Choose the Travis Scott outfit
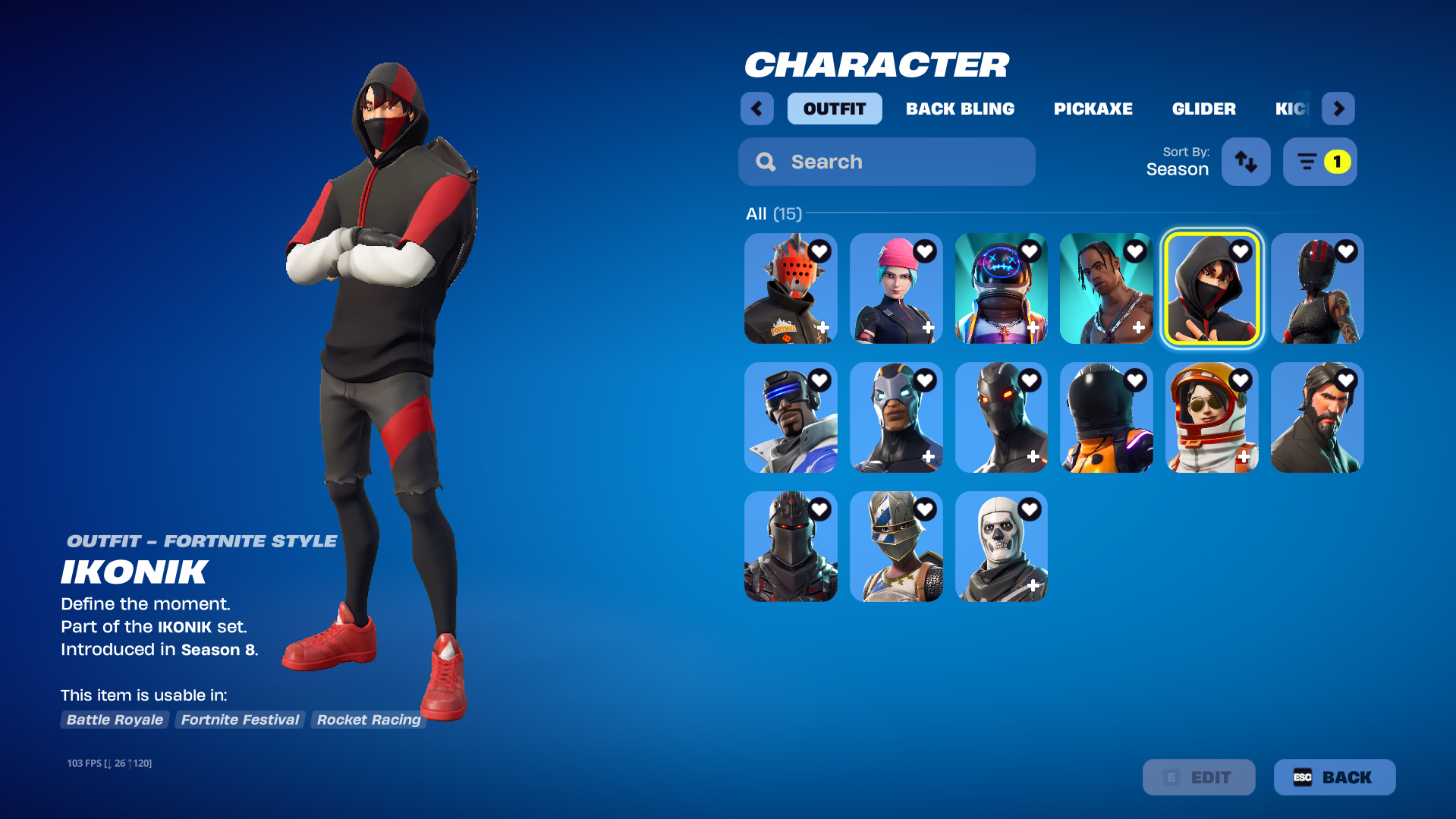Screen dimensions: 1456x819 click(1105, 288)
